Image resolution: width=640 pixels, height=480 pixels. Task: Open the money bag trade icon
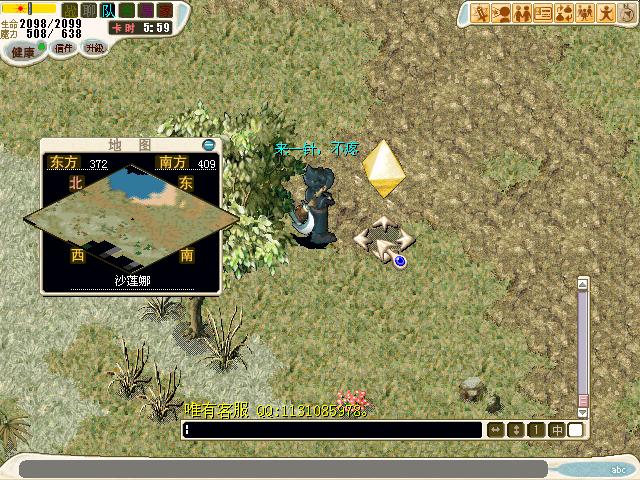(564, 13)
